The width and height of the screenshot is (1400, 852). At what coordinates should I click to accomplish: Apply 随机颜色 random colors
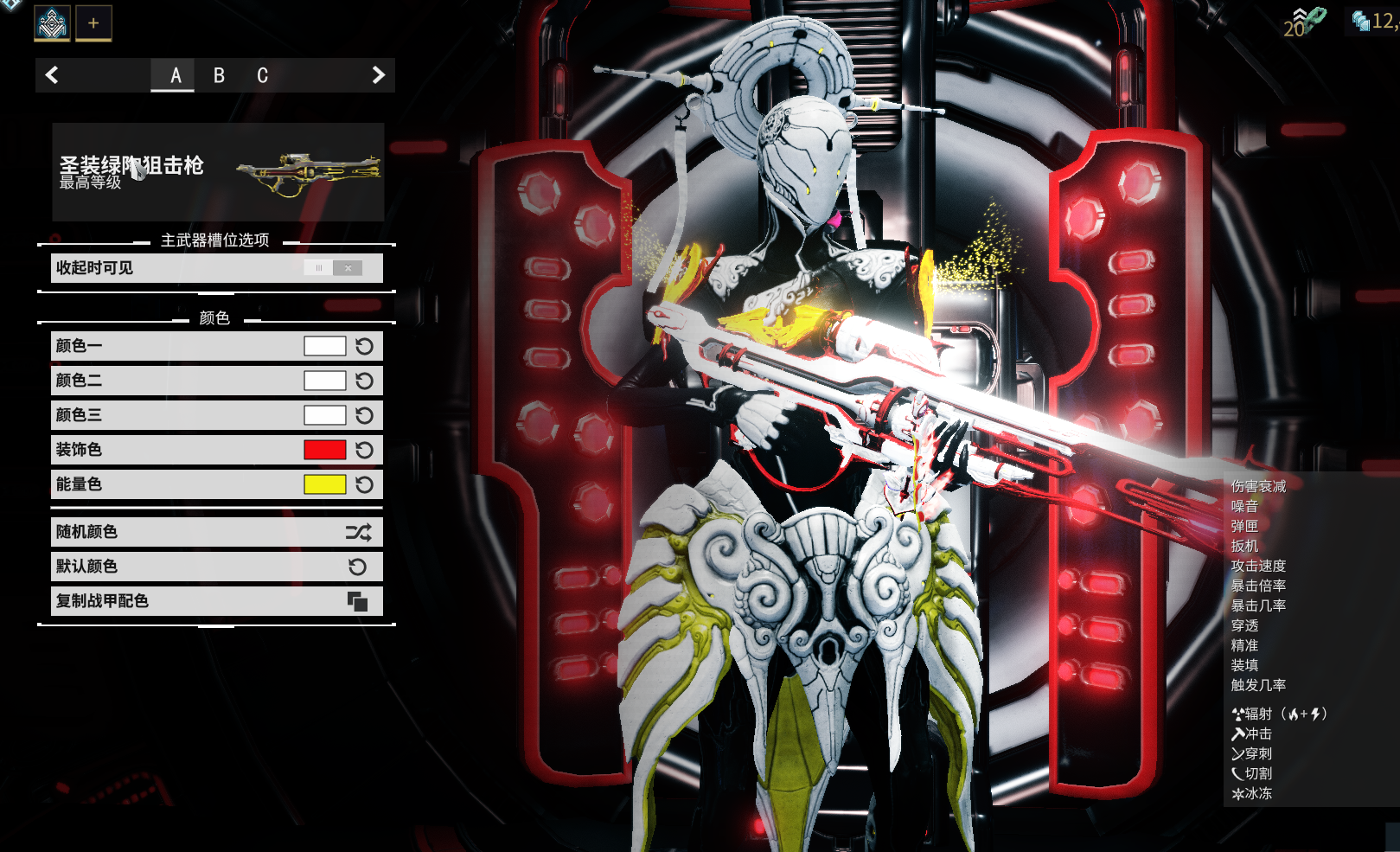pos(216,532)
